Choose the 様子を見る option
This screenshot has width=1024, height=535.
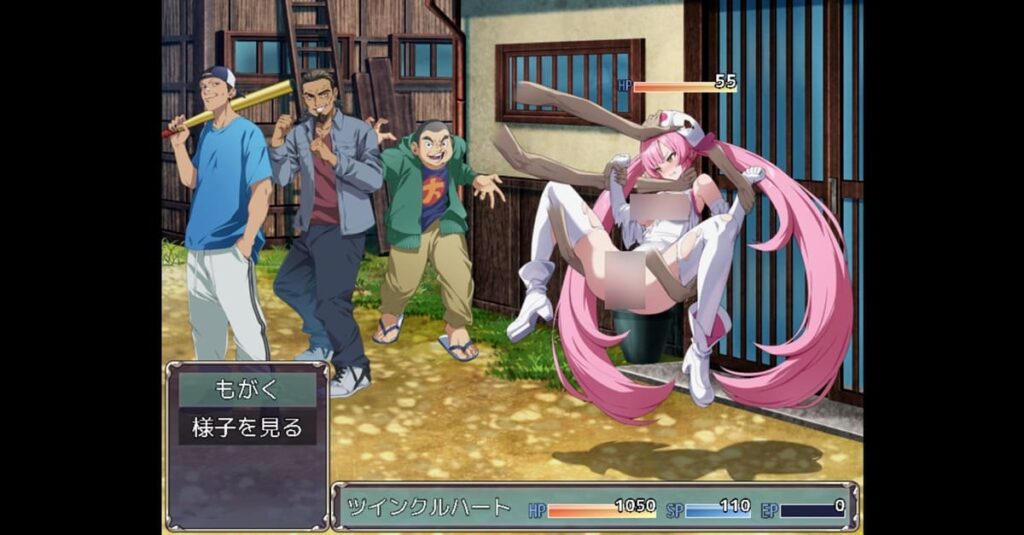click(247, 427)
